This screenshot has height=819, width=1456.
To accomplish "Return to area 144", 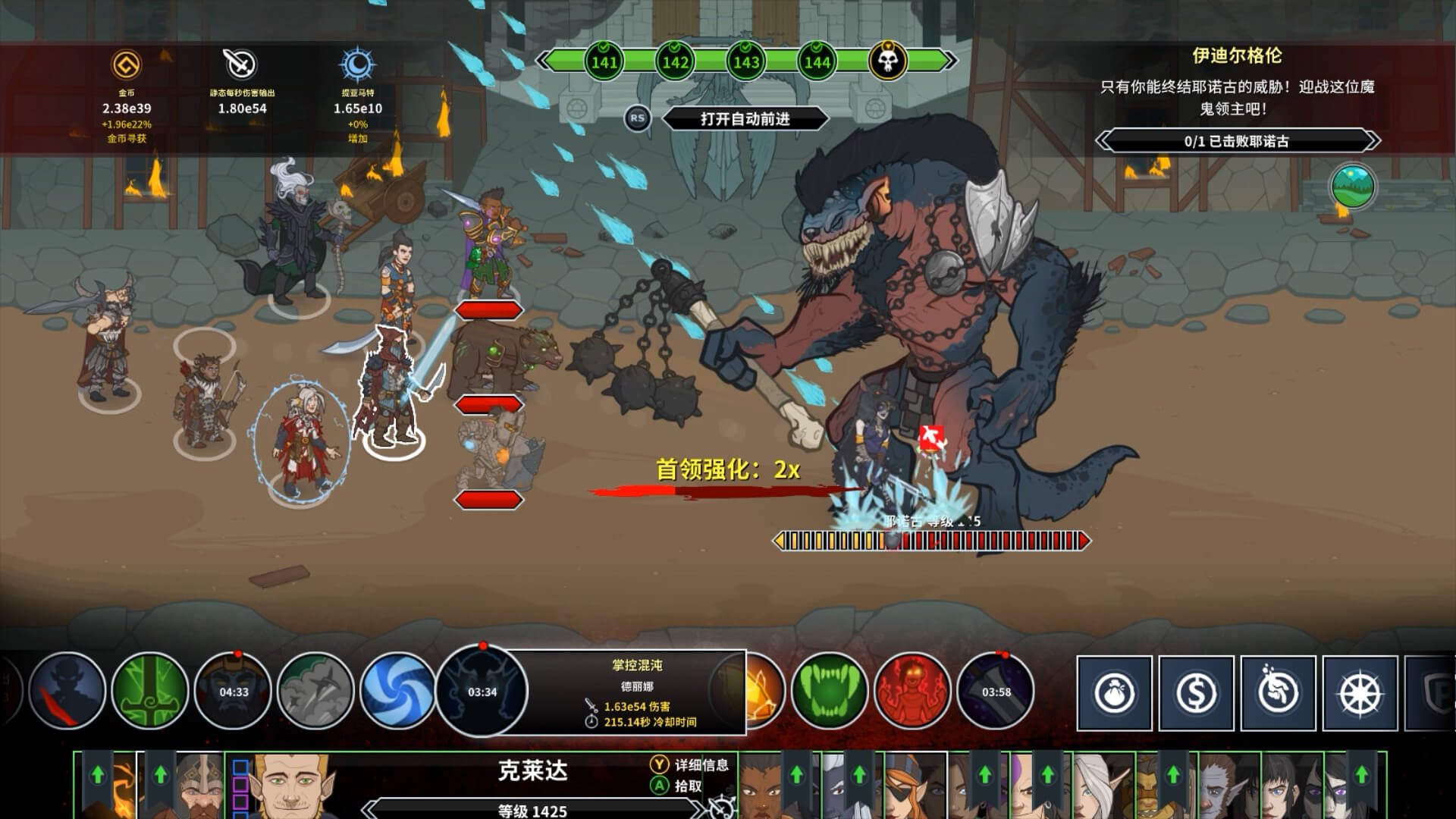I will [817, 61].
